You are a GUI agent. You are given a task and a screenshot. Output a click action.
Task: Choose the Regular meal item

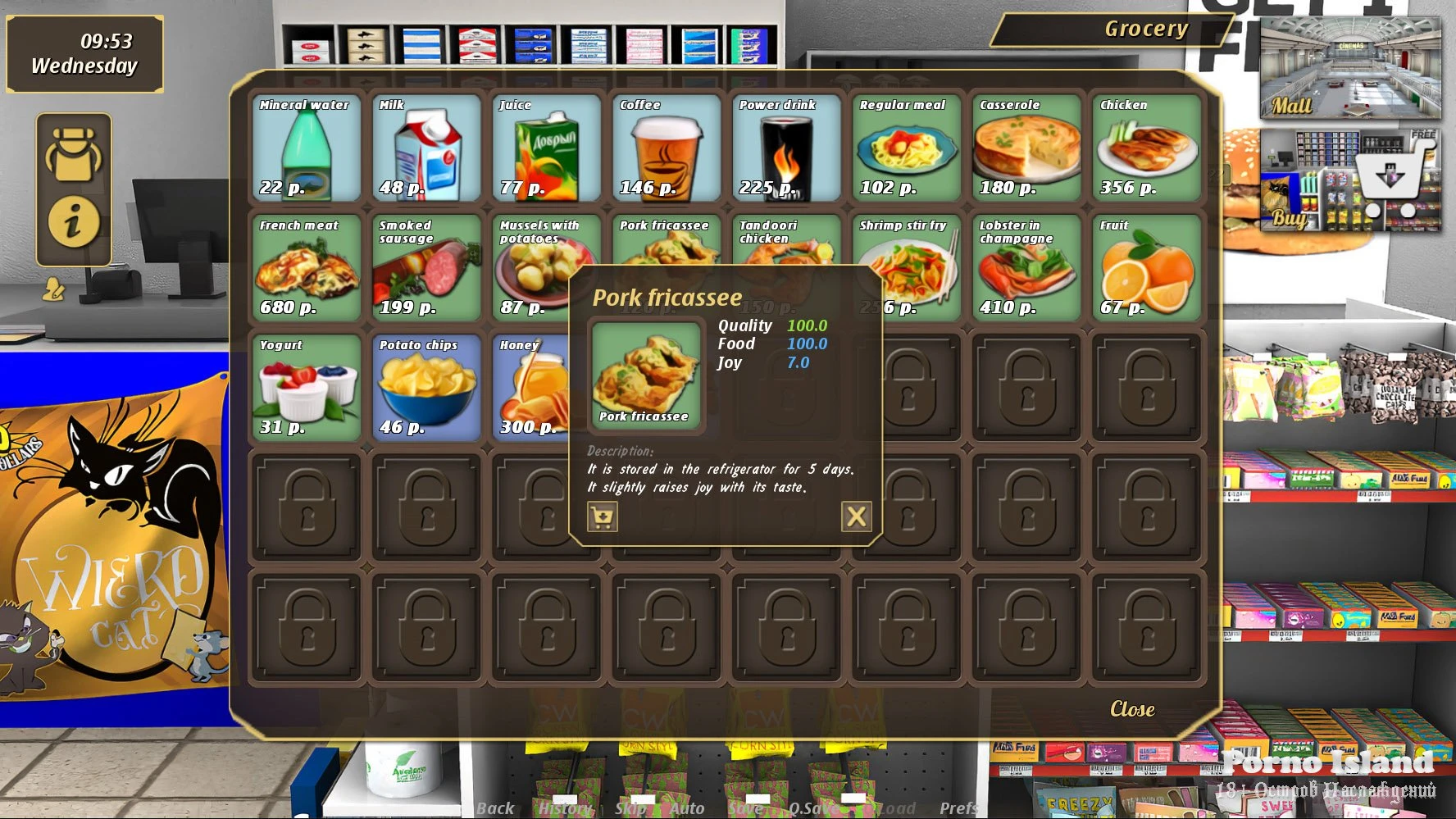click(906, 148)
